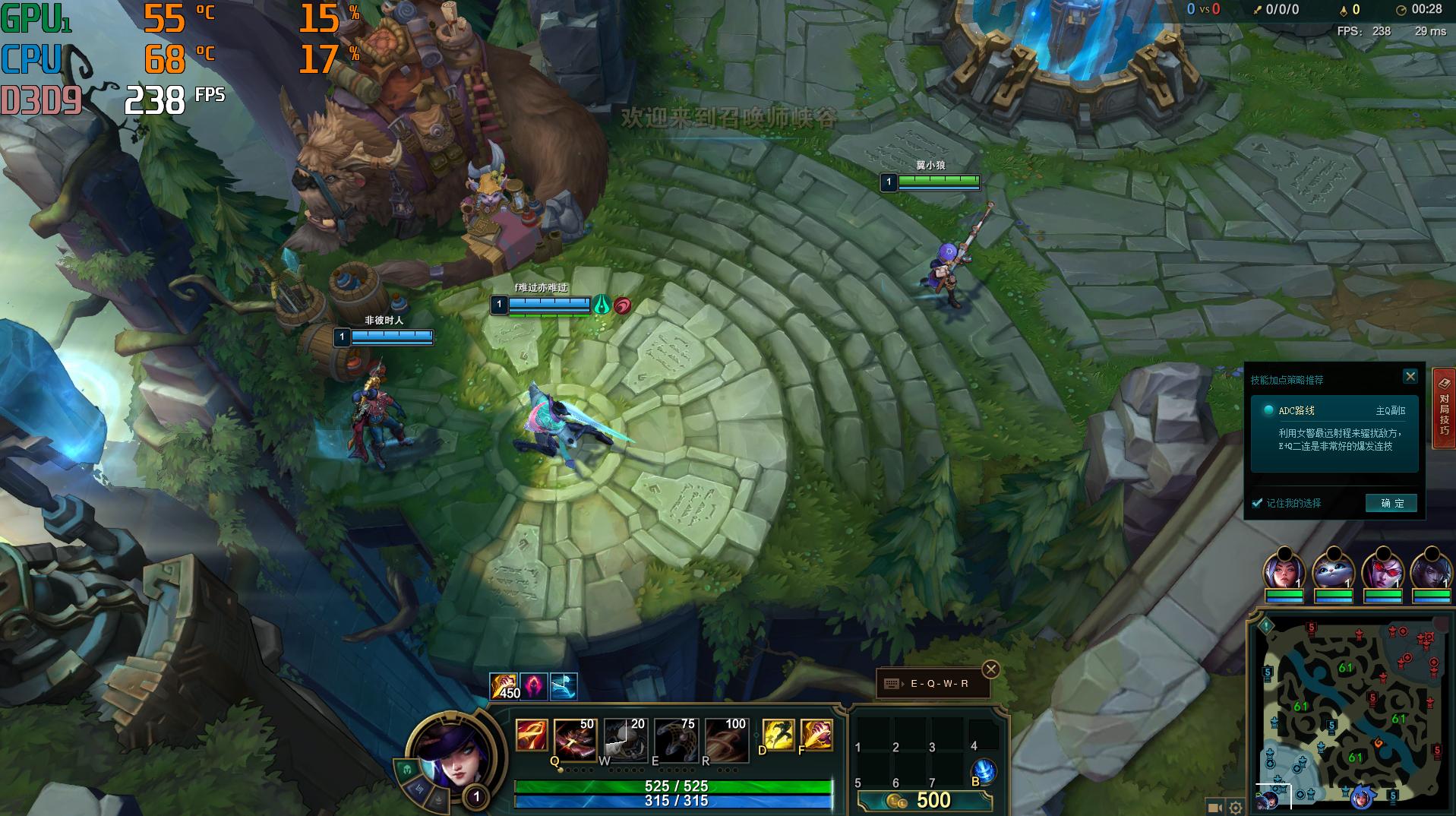Click the minimap

pyautogui.click(x=1351, y=714)
